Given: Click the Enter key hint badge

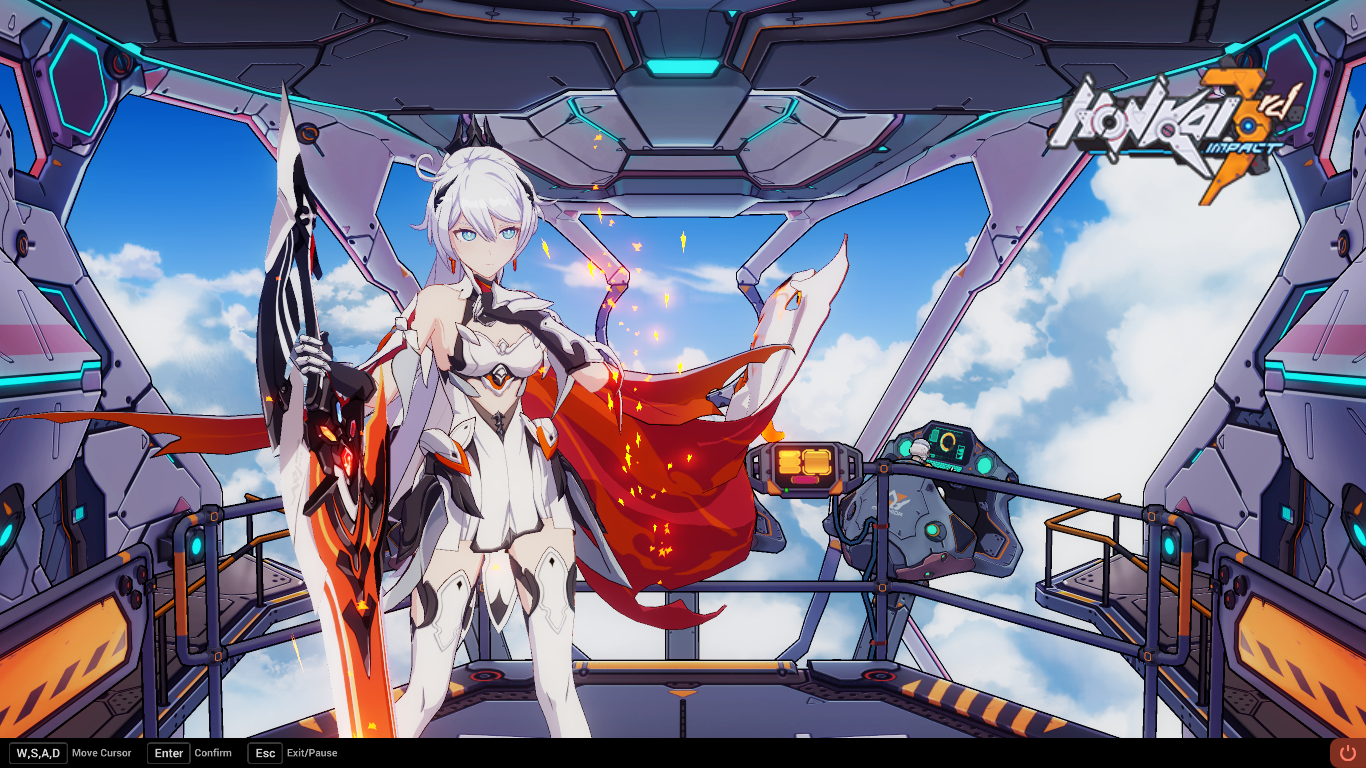Looking at the screenshot, I should coord(167,753).
